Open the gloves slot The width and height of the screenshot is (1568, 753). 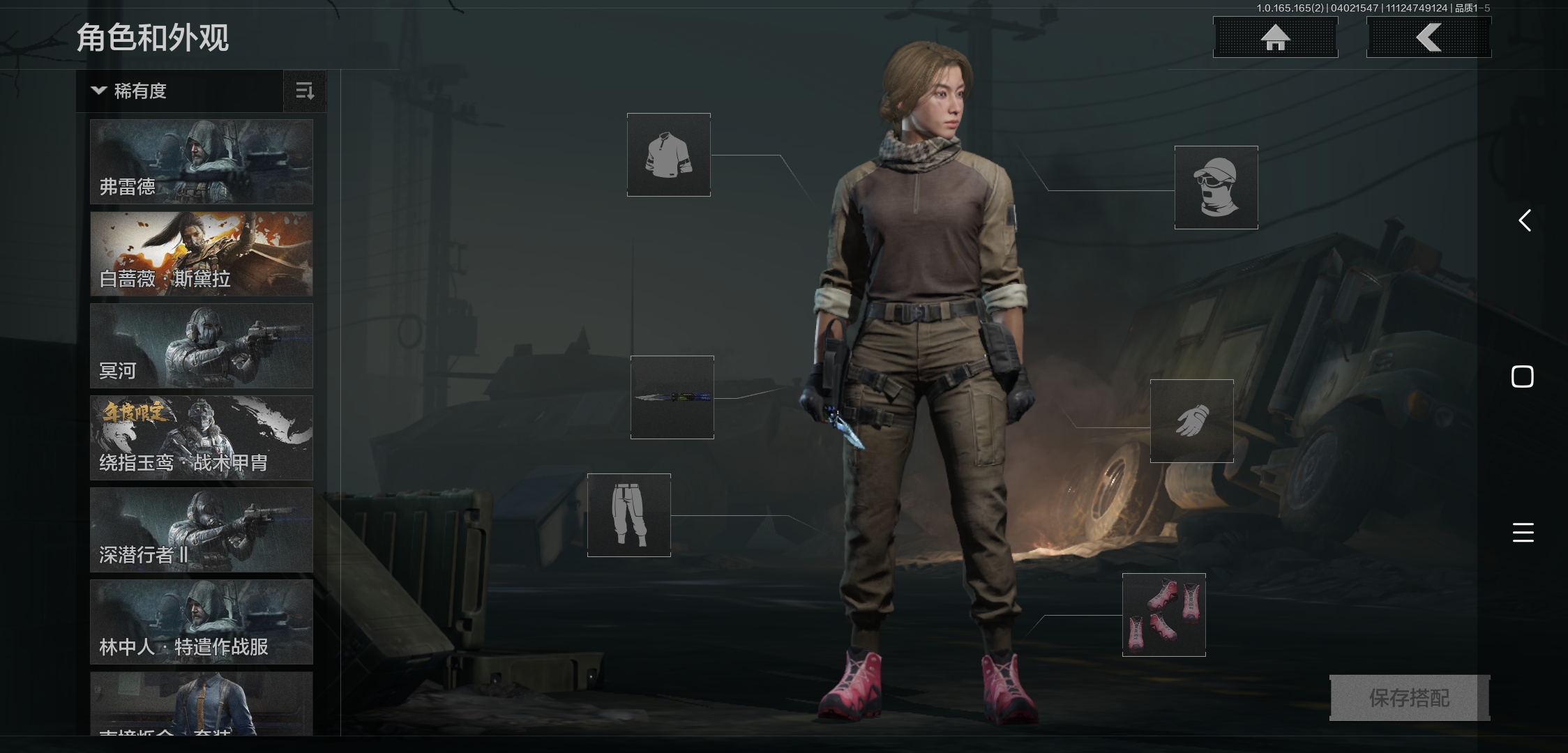1191,421
